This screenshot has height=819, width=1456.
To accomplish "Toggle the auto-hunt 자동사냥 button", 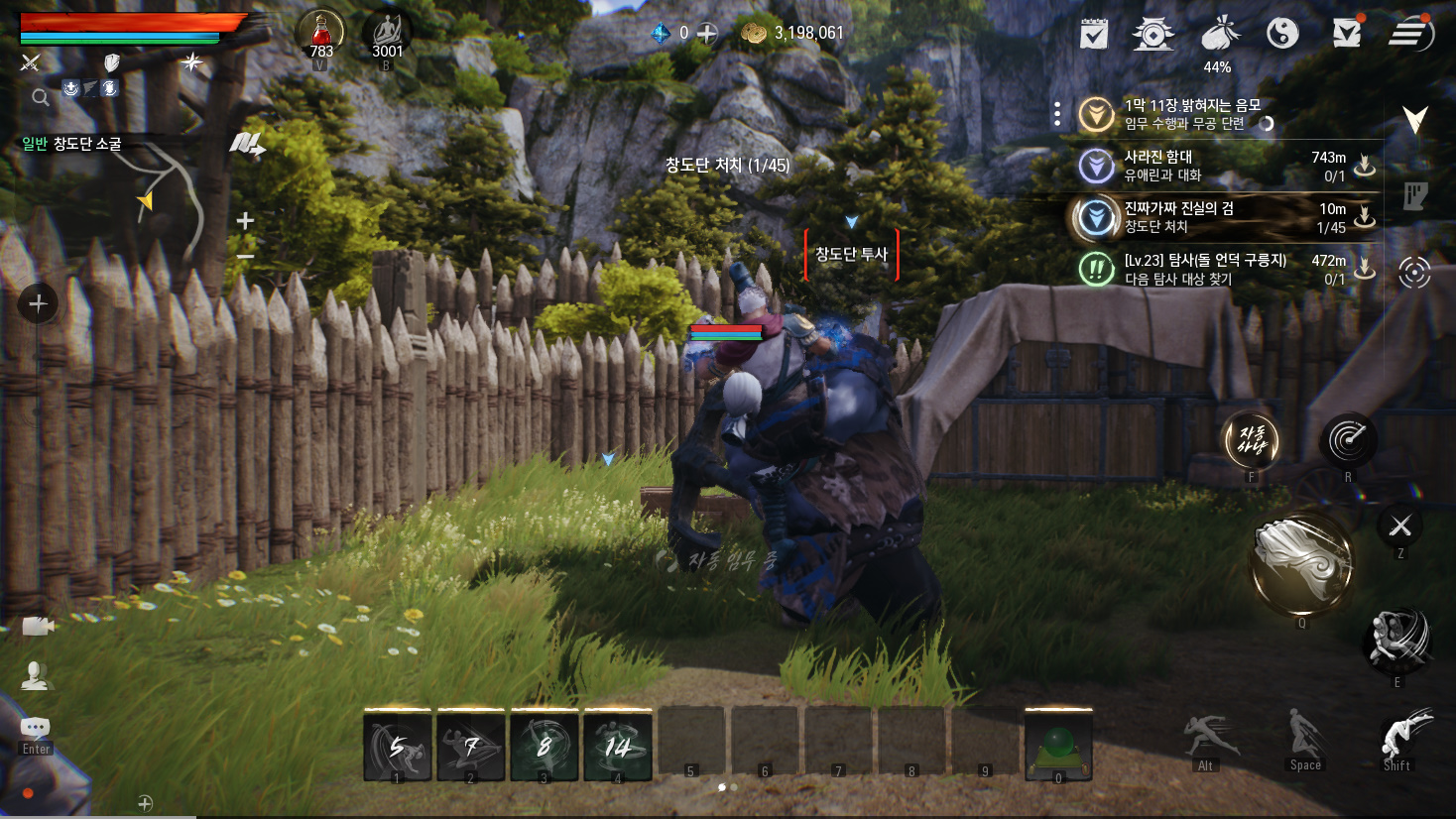I will point(1251,440).
